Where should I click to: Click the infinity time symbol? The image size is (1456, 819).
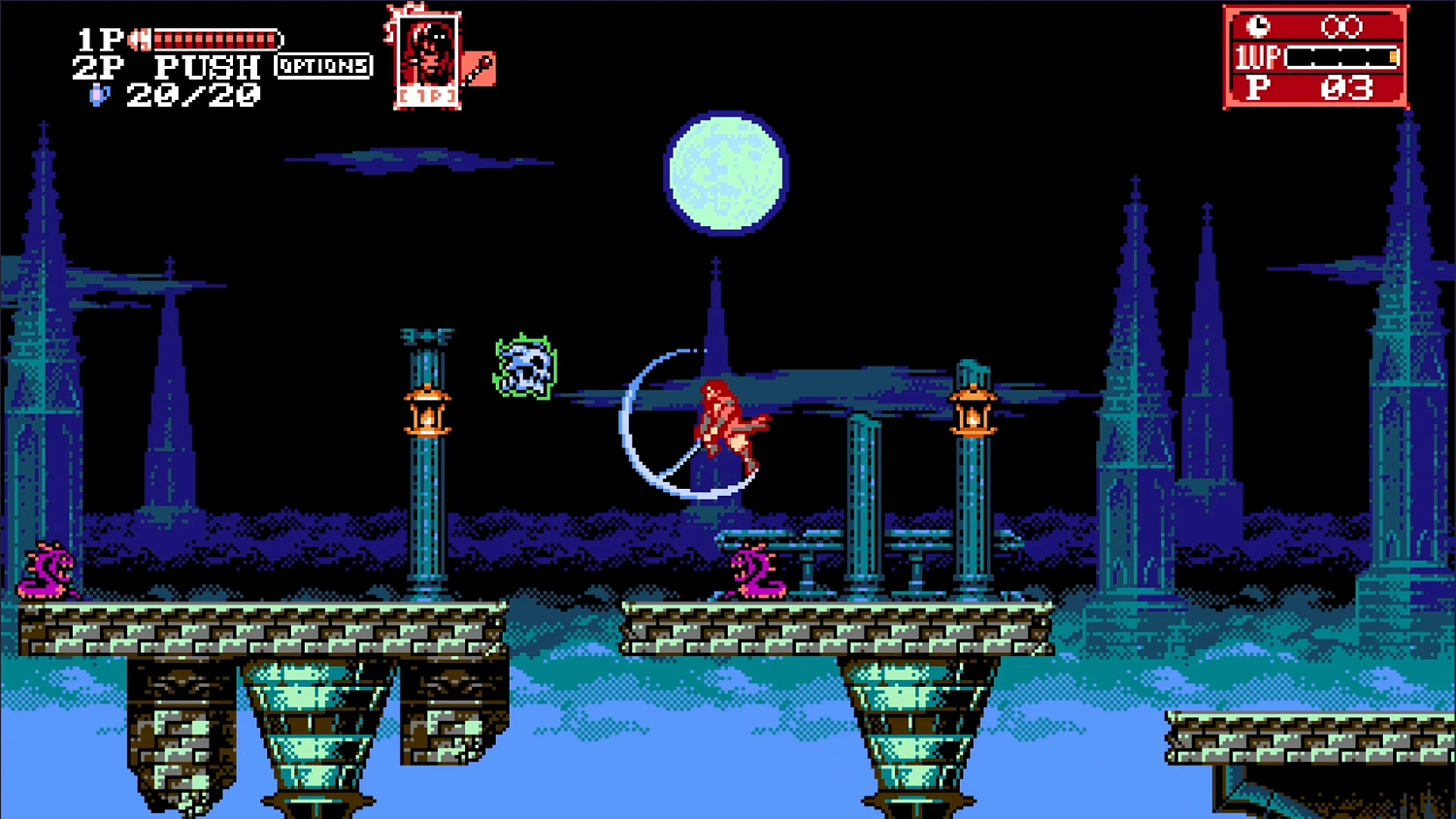point(1344,26)
